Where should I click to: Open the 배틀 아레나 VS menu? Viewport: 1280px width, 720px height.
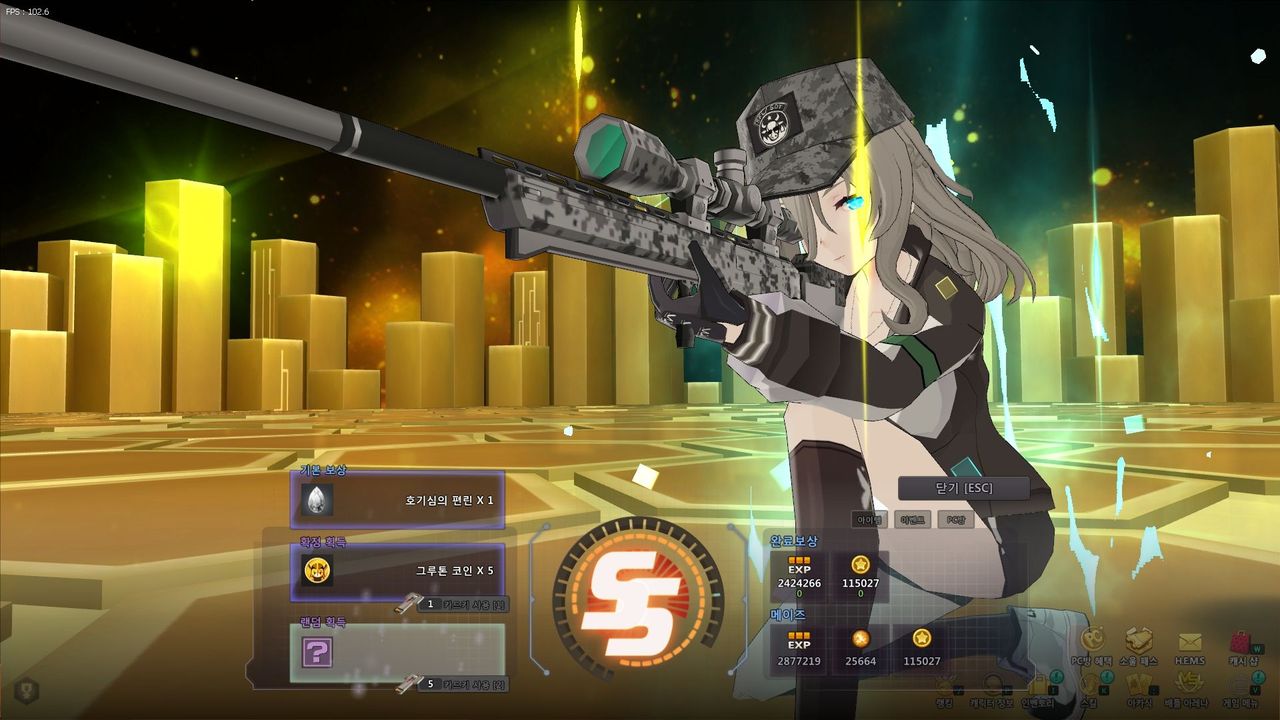(x=1189, y=686)
